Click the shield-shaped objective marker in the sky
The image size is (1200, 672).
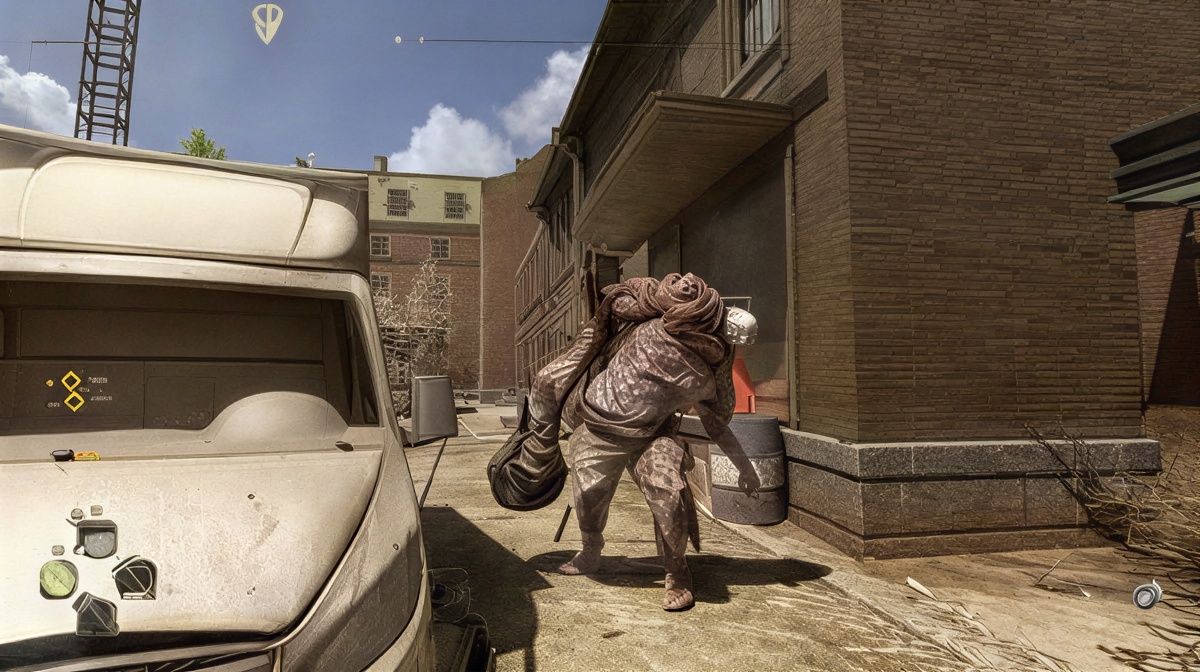[267, 22]
